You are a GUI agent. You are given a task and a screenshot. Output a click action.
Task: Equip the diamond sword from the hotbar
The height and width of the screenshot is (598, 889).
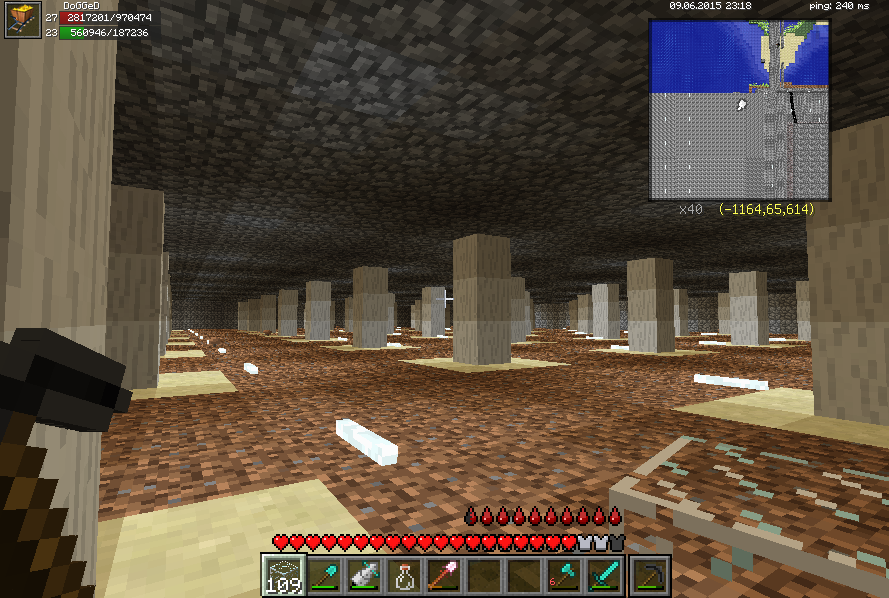click(602, 575)
